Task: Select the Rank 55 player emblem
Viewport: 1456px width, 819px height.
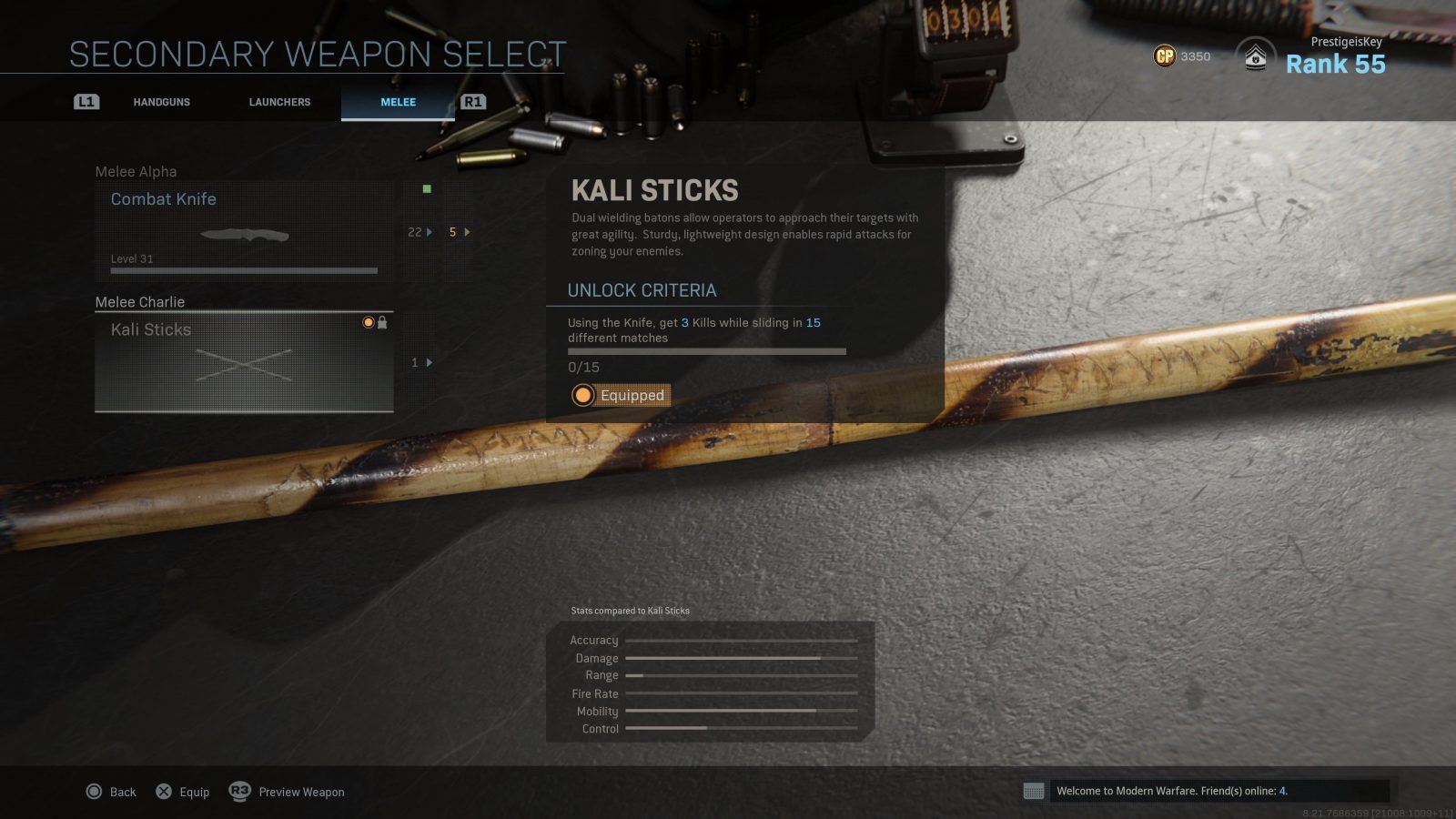Action: pos(1256,56)
